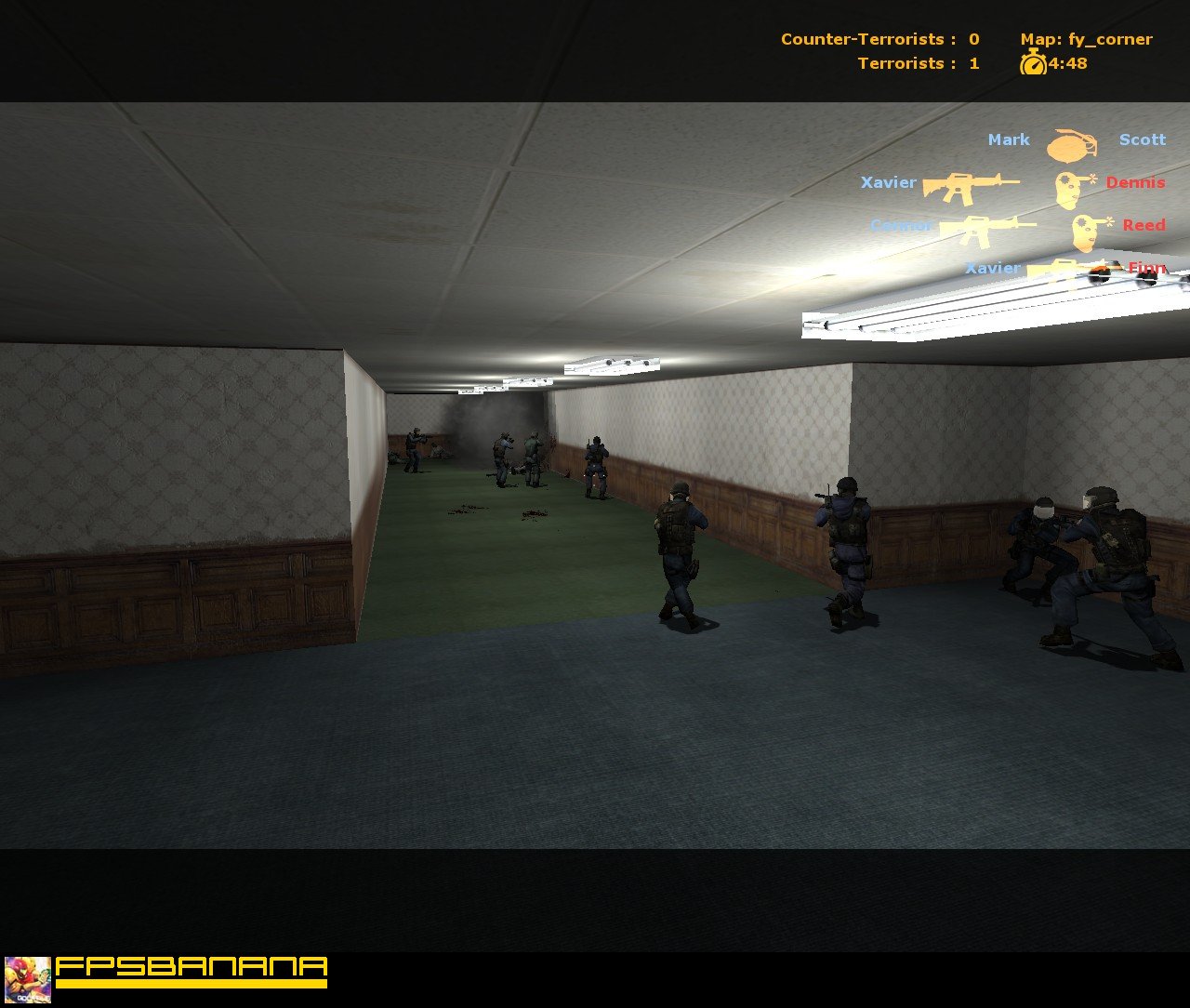Click Reed's red name label

1144,225
